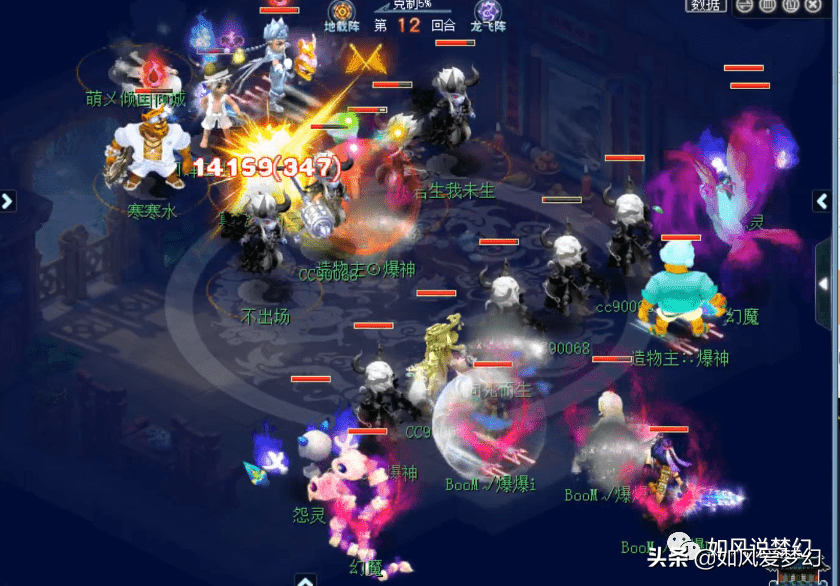The height and width of the screenshot is (586, 840).
Task: Click the 龙飞阵 formation icon
Action: pos(489,10)
